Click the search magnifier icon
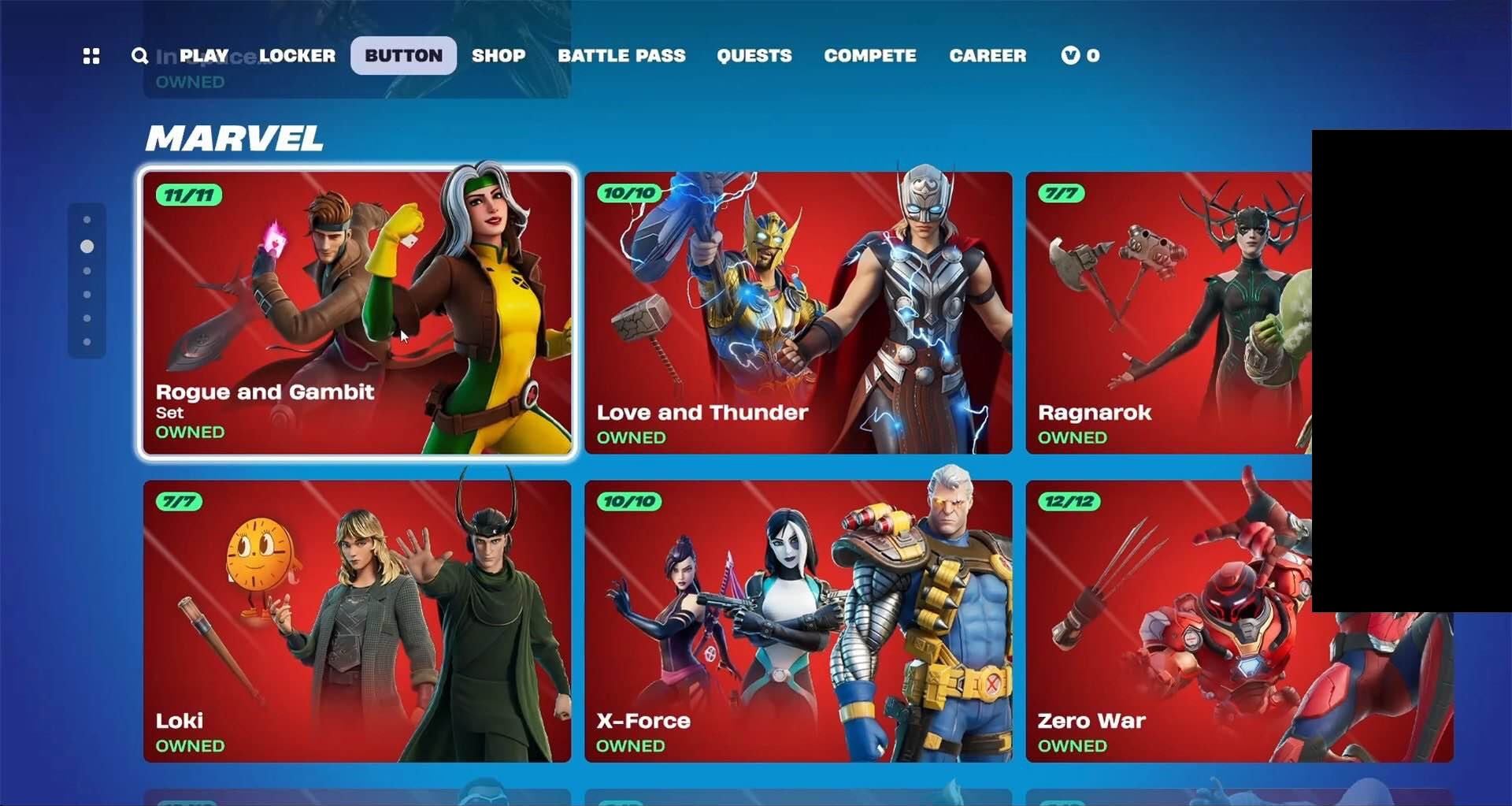Screen dimensions: 1512x806 click(139, 56)
